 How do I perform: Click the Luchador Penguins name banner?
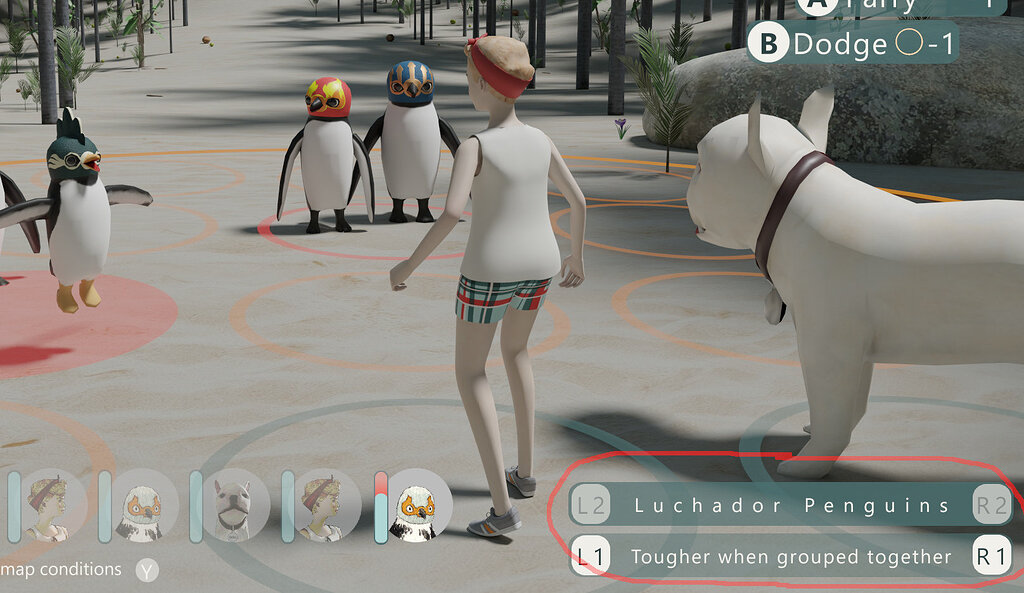[791, 505]
